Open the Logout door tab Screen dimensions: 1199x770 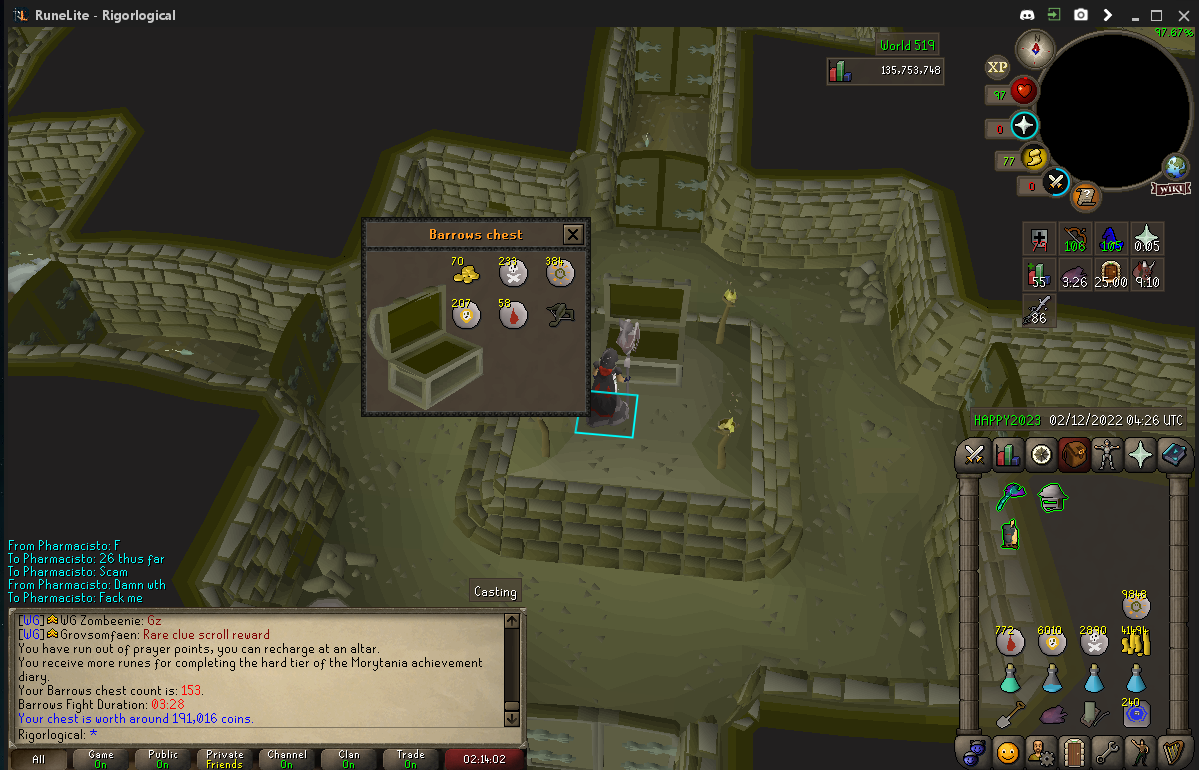(x=1074, y=750)
